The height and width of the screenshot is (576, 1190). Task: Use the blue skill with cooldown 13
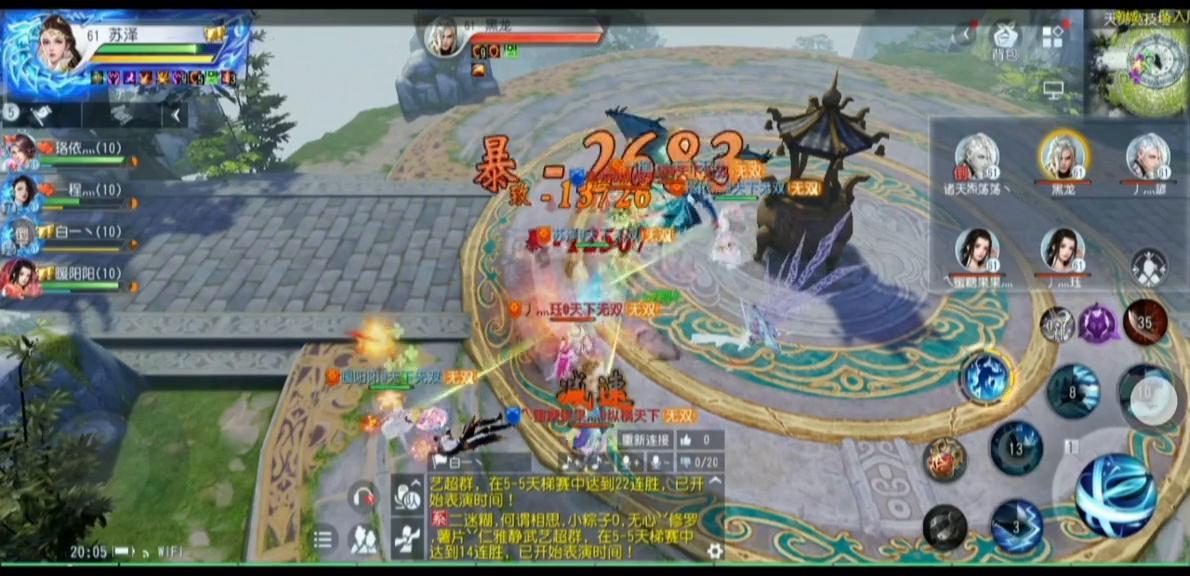pos(1016,447)
